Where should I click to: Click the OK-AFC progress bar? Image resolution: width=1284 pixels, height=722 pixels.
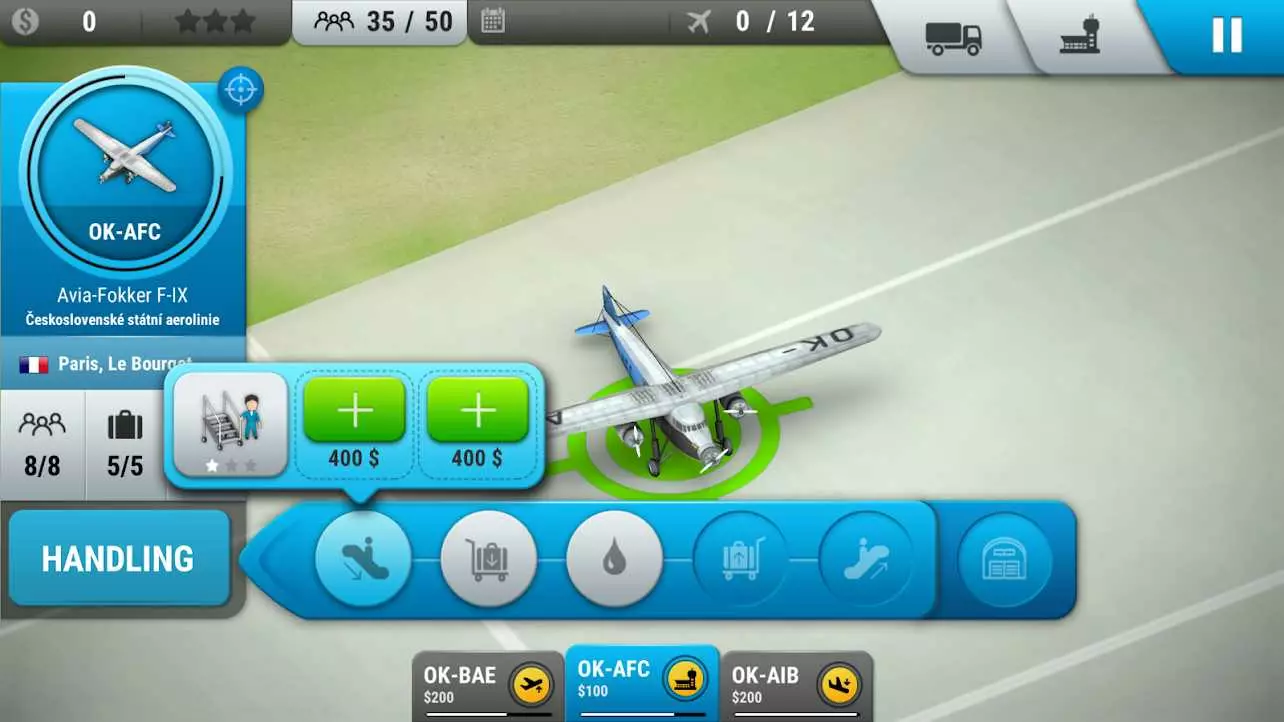[x=641, y=714]
